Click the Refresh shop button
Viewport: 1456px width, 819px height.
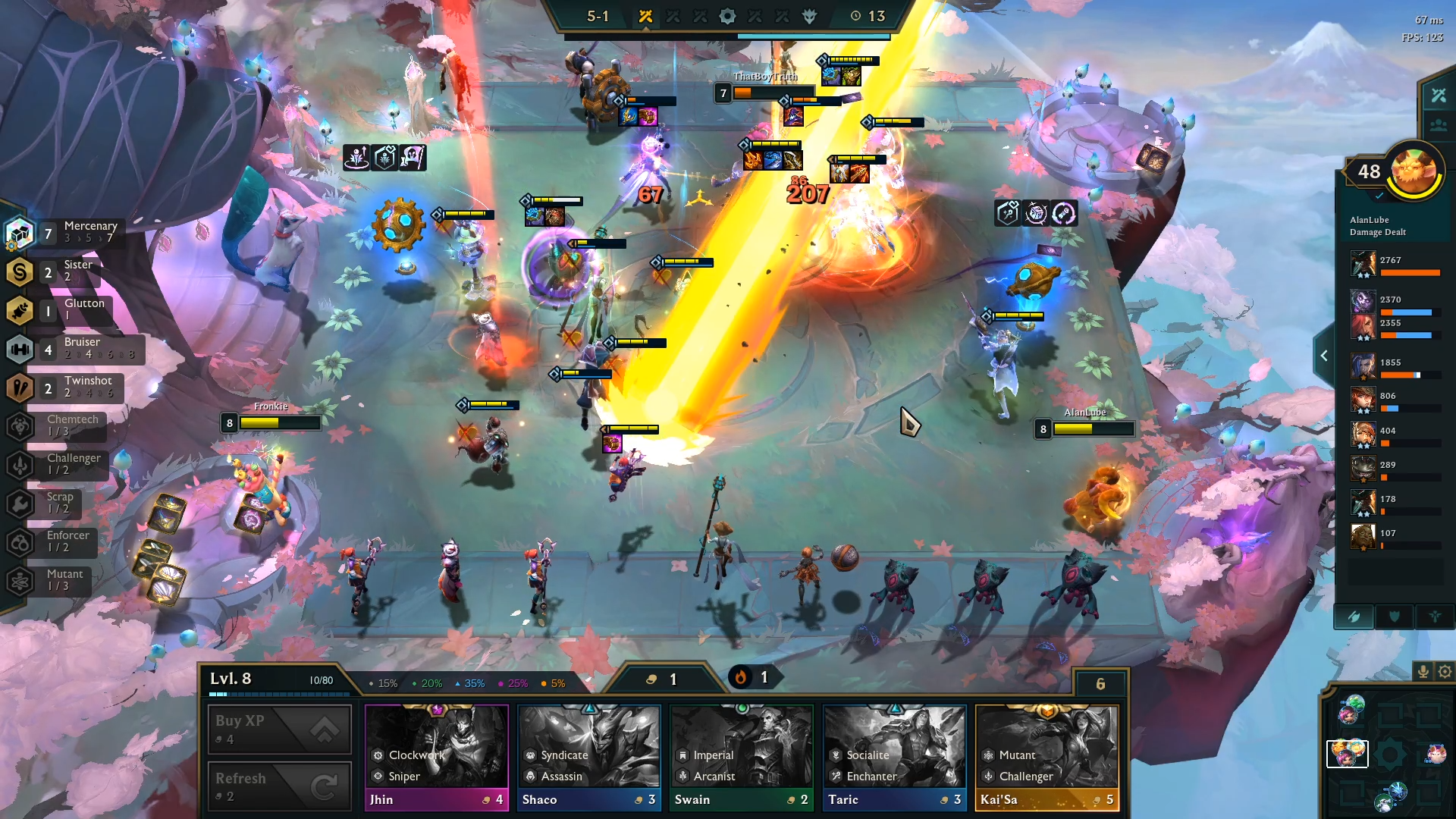278,786
